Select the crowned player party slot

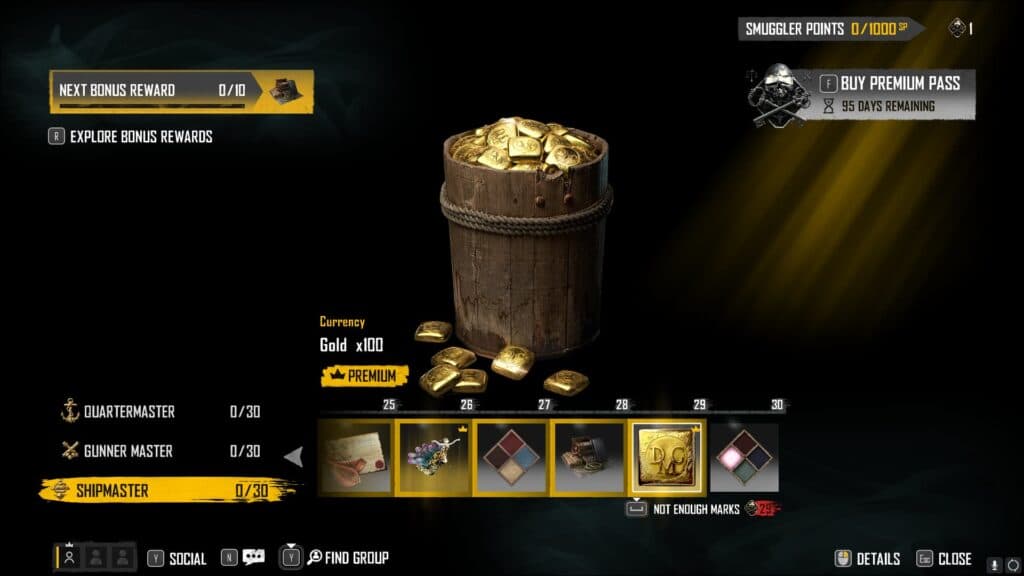69,557
